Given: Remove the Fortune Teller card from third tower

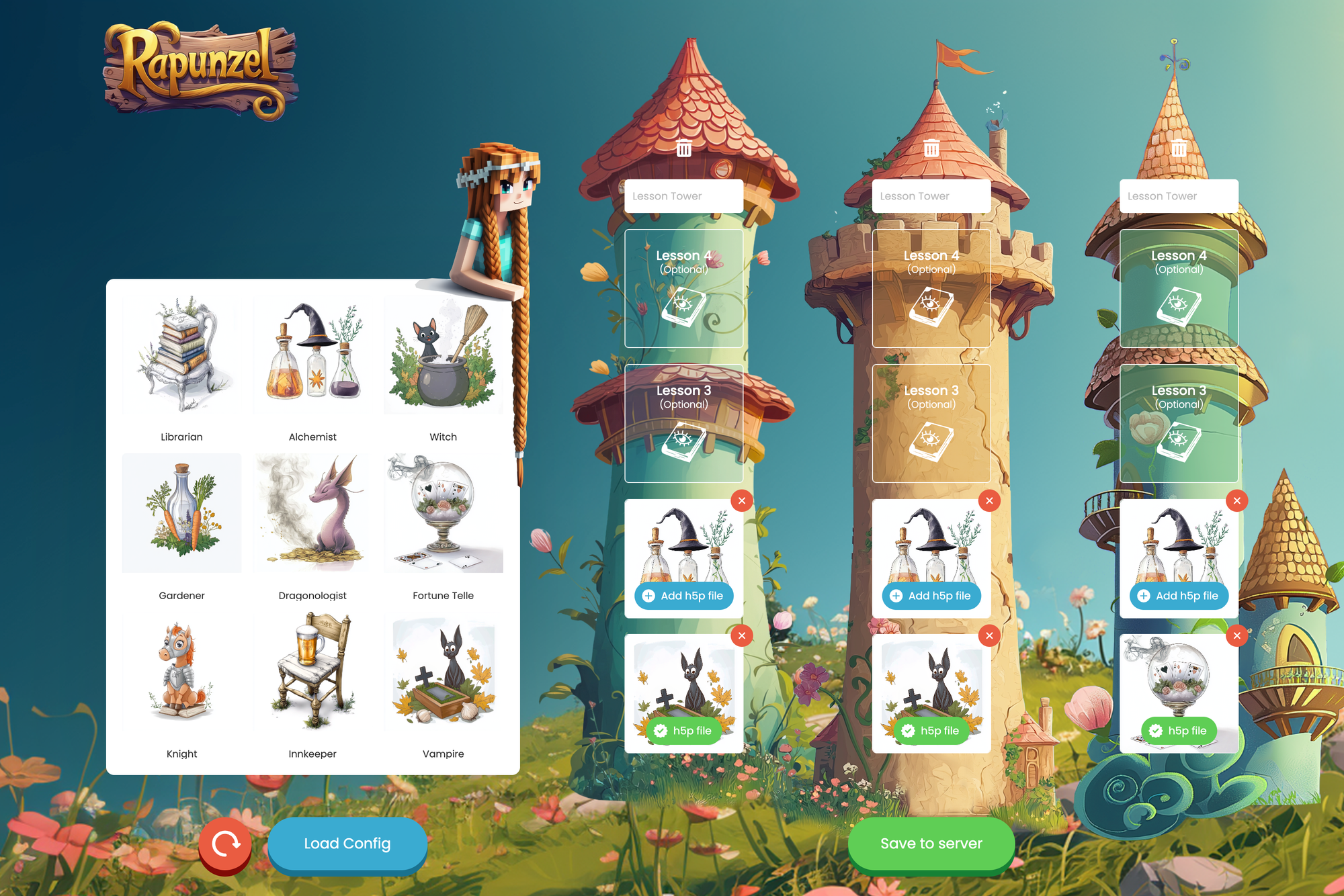Looking at the screenshot, I should [1236, 635].
